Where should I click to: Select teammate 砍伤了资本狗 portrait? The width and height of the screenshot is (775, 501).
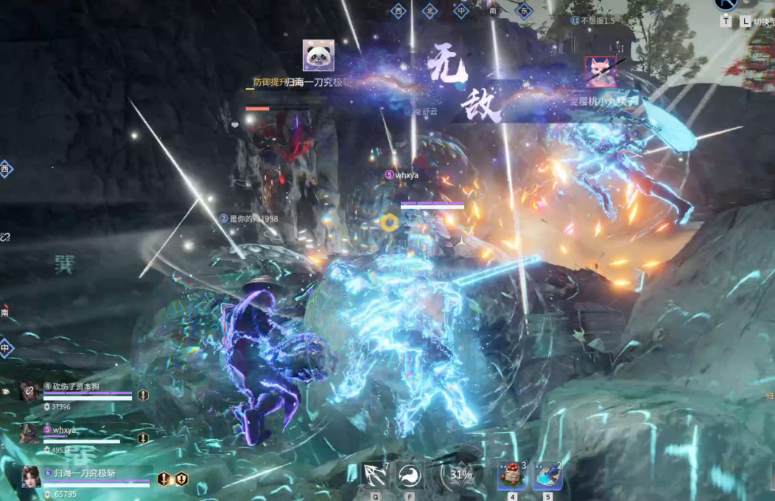29,392
